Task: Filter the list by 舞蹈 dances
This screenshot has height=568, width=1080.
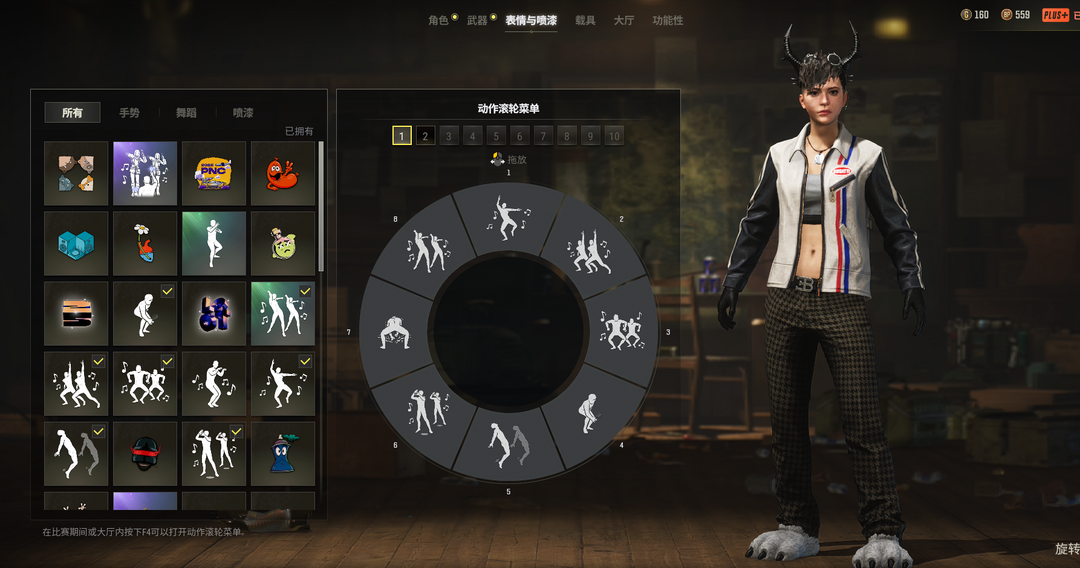Action: pos(186,113)
